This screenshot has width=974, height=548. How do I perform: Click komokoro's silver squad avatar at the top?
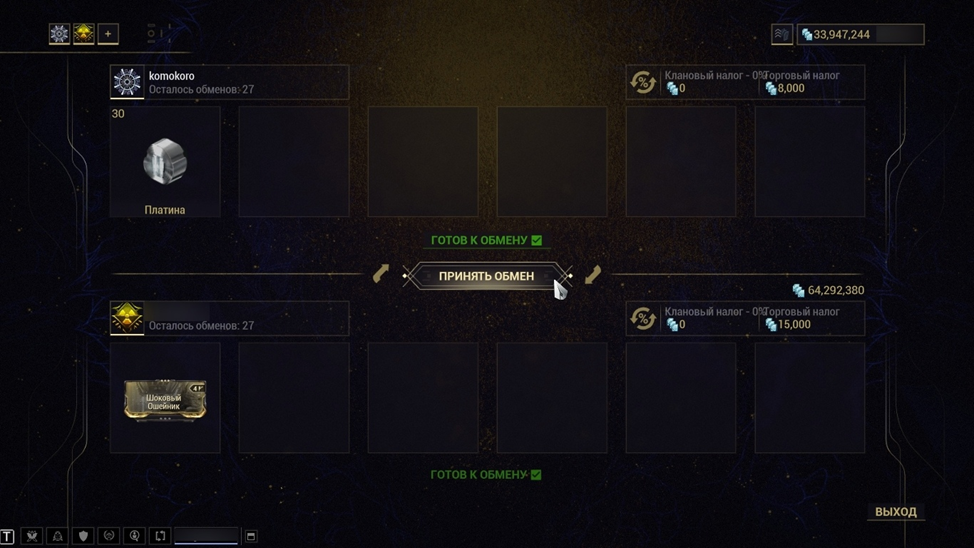[x=59, y=34]
